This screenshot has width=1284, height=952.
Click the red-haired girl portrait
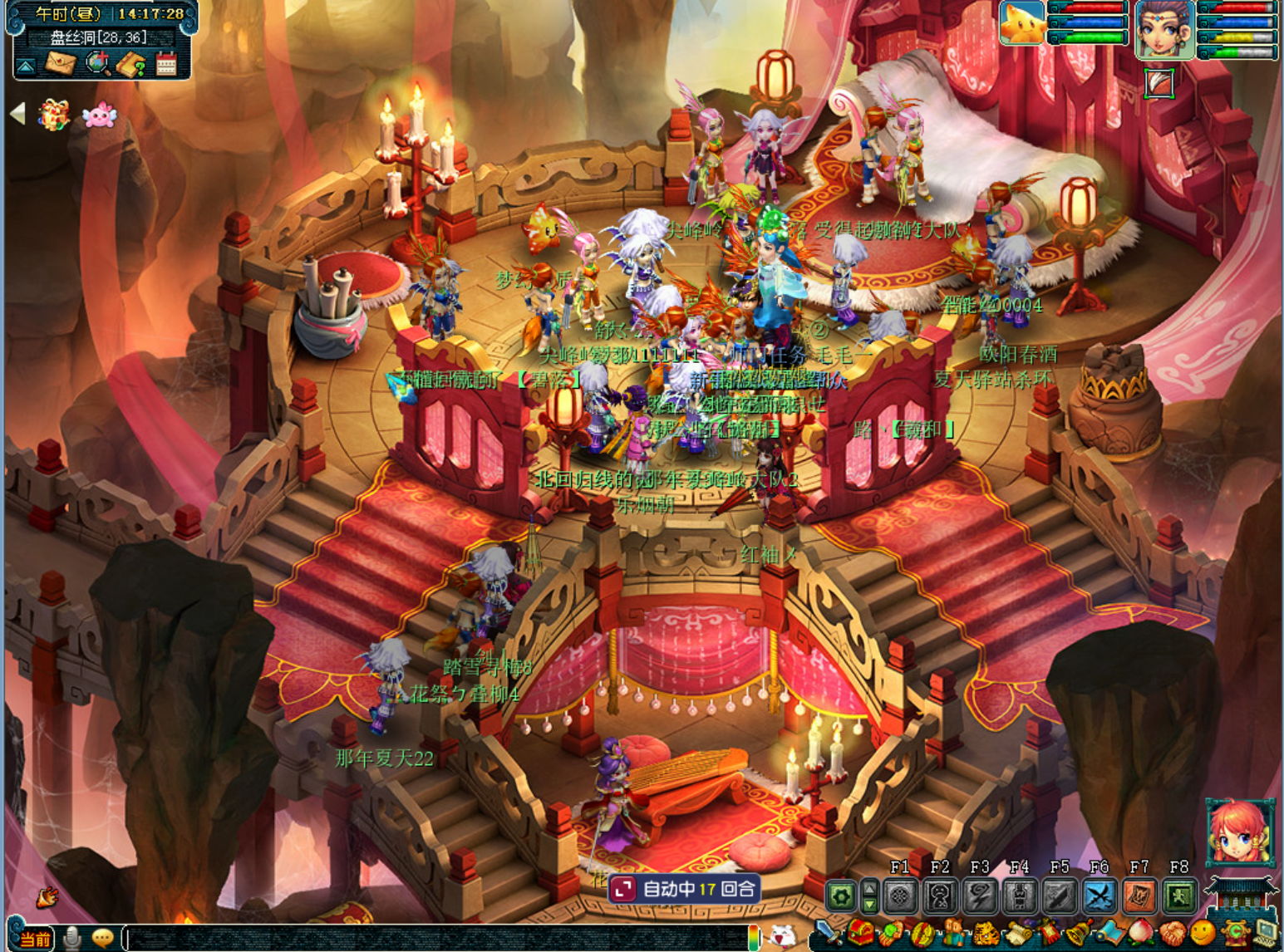(x=1239, y=832)
